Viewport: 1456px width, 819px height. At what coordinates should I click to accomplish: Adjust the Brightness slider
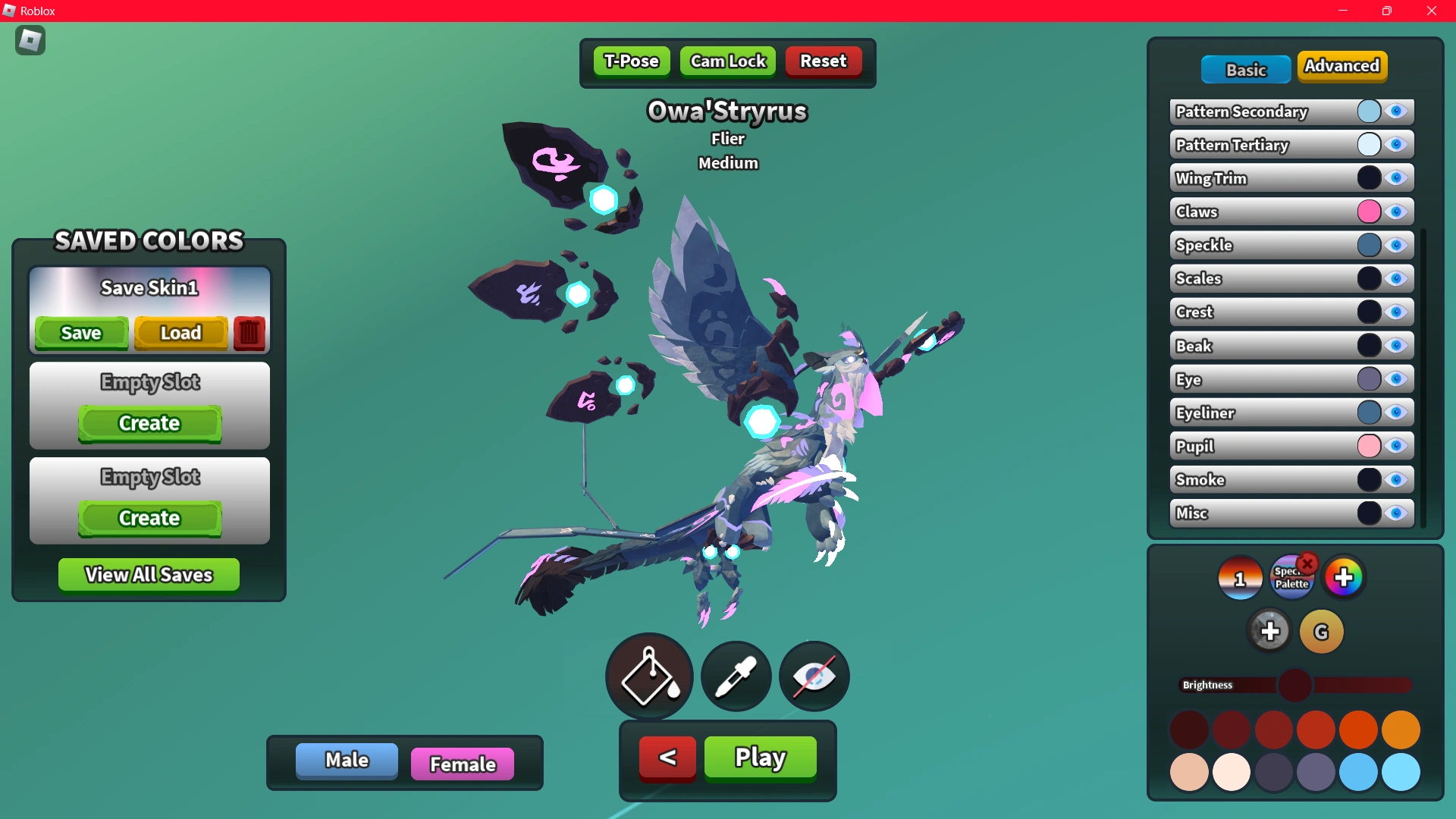point(1296,685)
